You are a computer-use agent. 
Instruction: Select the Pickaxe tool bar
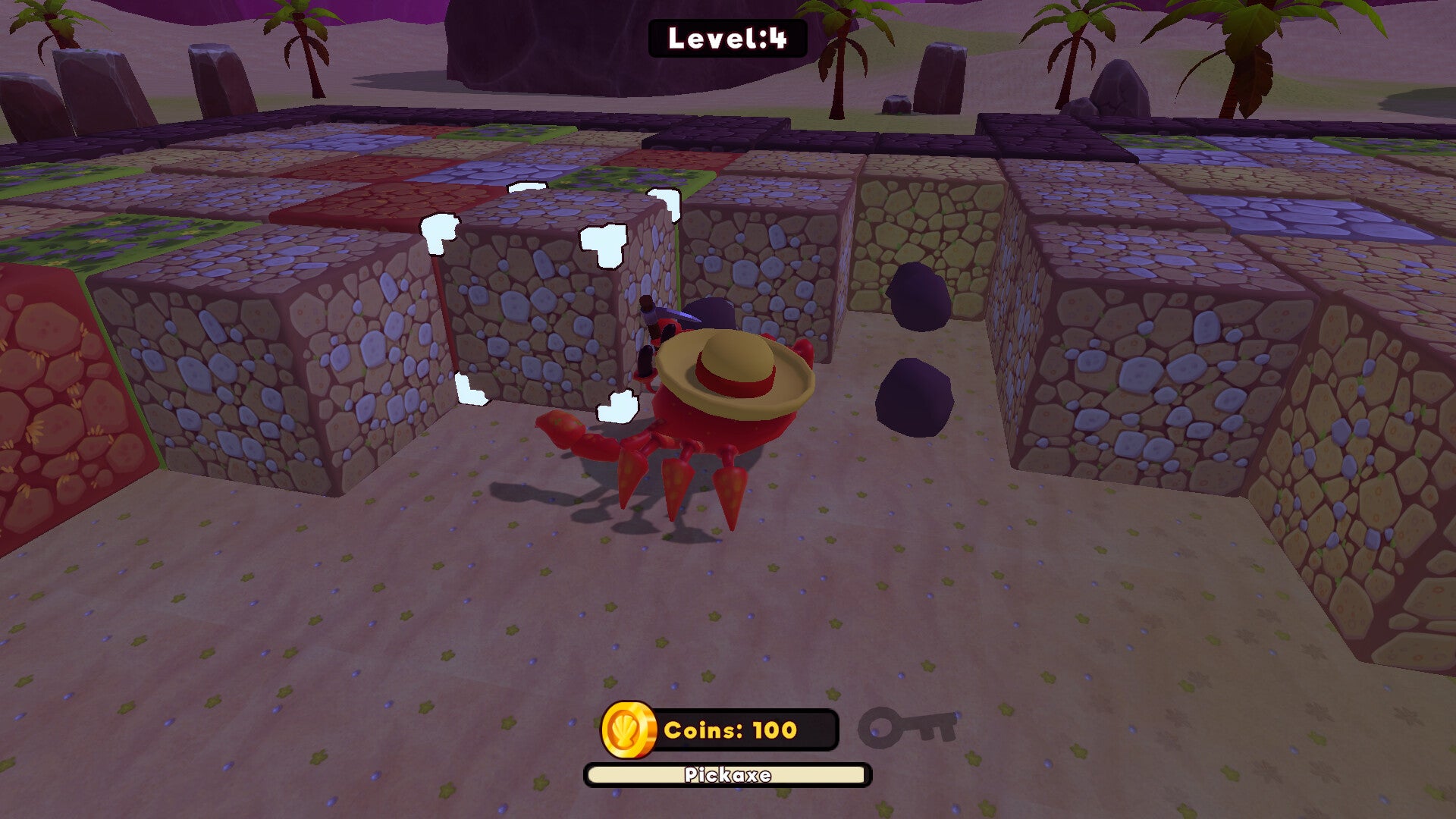(727, 775)
